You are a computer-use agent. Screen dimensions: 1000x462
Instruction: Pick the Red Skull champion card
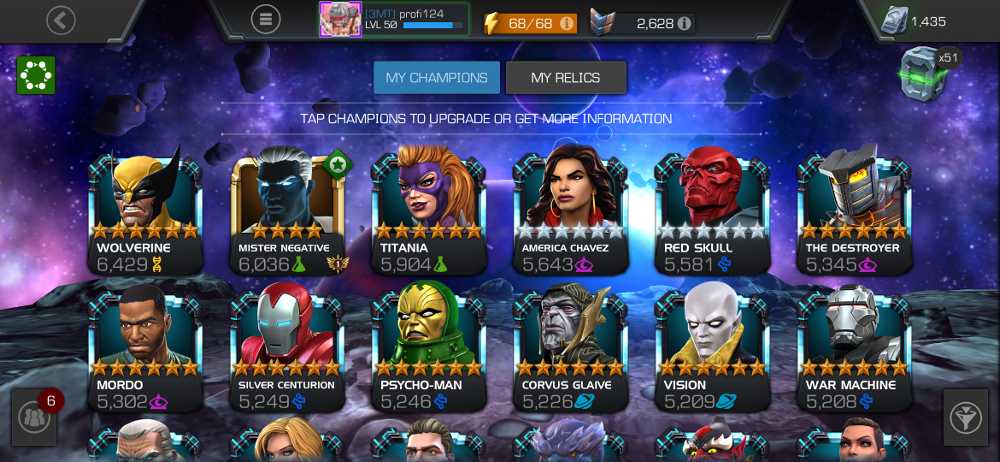[x=713, y=210]
